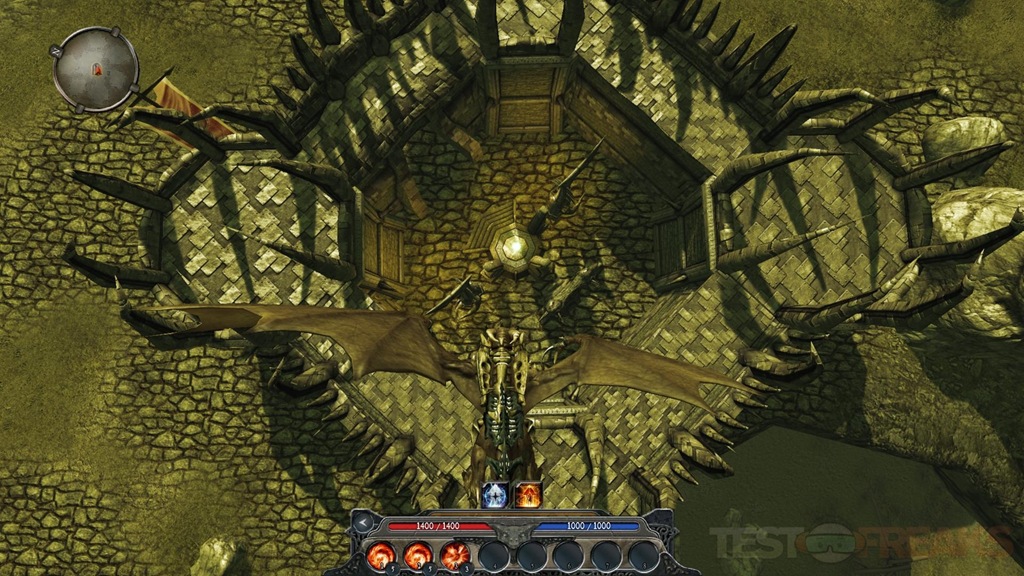Select the blue glowing star buff icon
This screenshot has height=576, width=1024.
493,494
